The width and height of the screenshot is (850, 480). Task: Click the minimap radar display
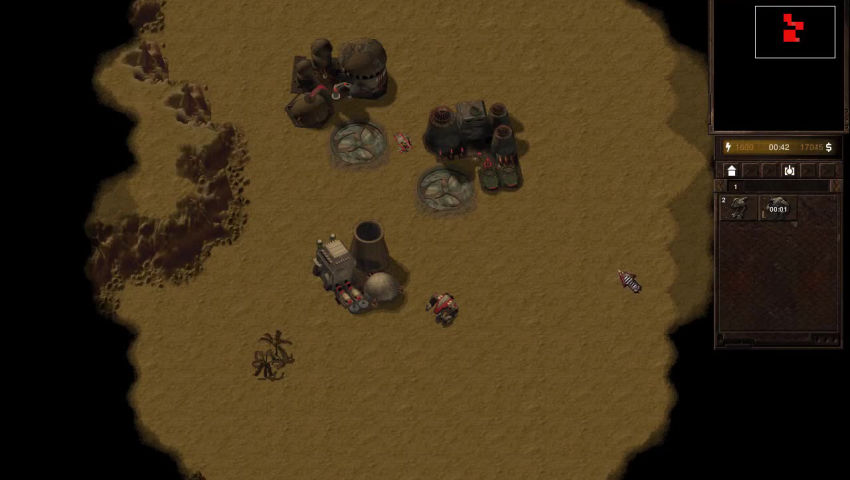[794, 32]
